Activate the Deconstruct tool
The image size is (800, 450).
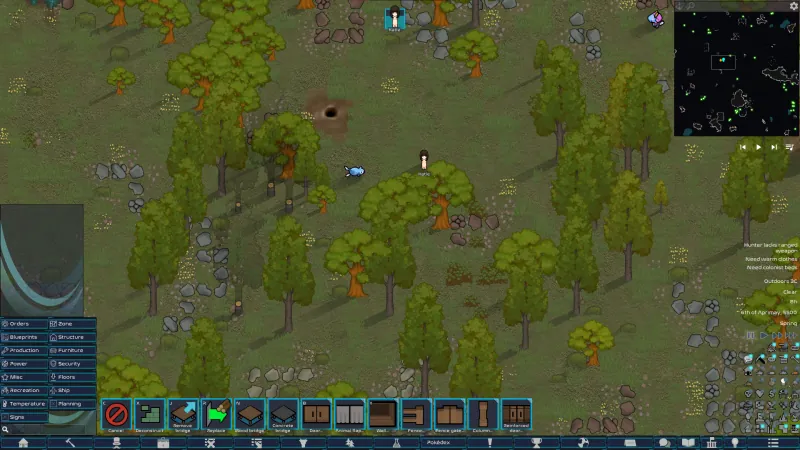click(150, 415)
